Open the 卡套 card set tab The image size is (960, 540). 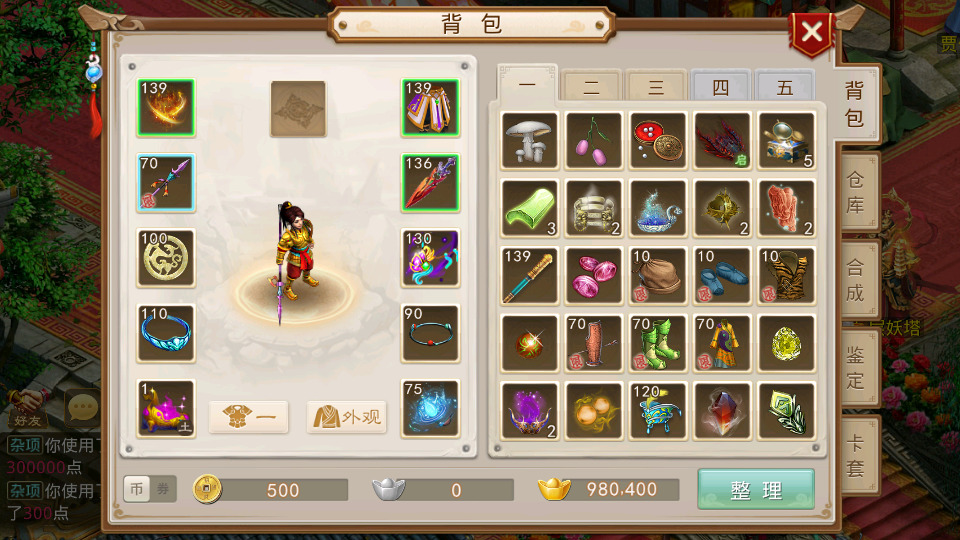855,455
